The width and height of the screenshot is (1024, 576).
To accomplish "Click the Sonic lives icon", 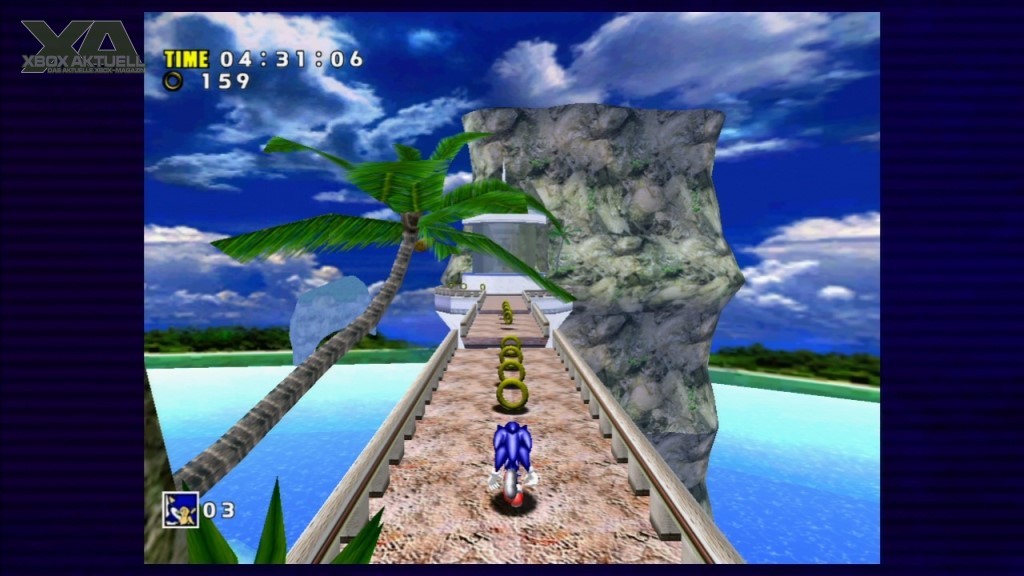I will point(181,510).
